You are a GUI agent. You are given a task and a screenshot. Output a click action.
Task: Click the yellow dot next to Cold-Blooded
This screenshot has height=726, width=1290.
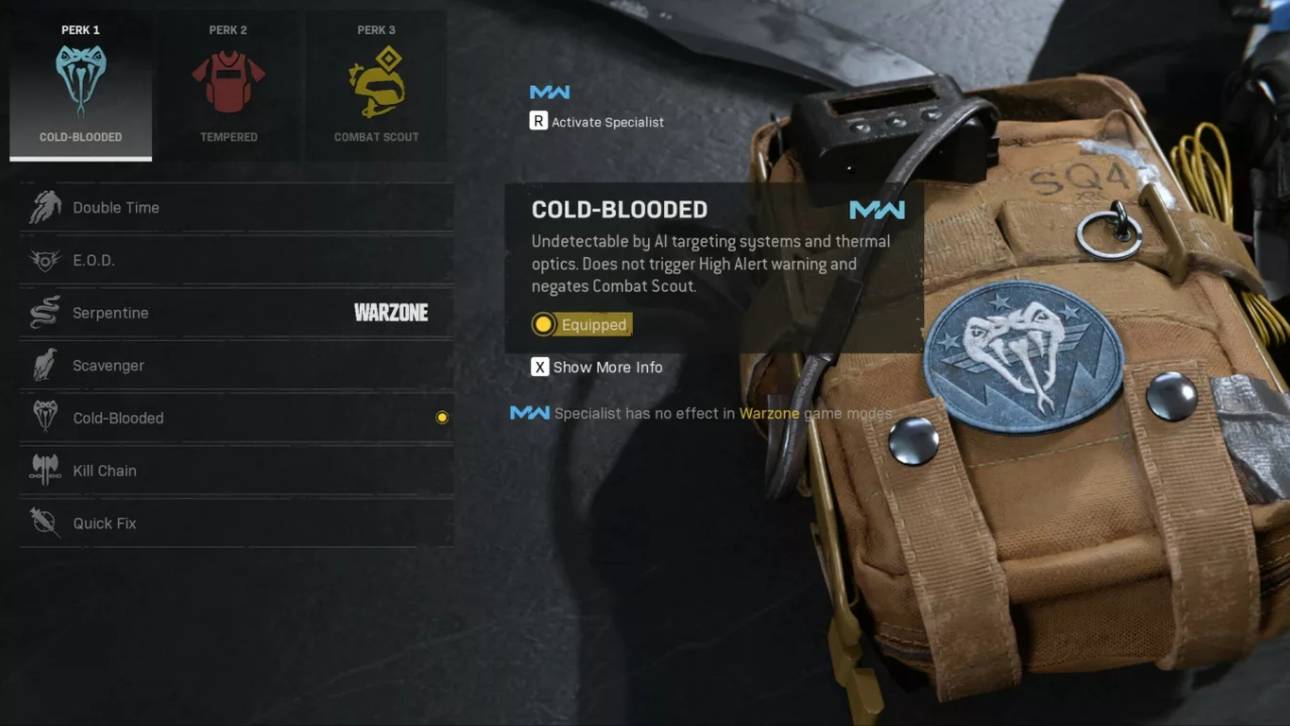point(442,417)
